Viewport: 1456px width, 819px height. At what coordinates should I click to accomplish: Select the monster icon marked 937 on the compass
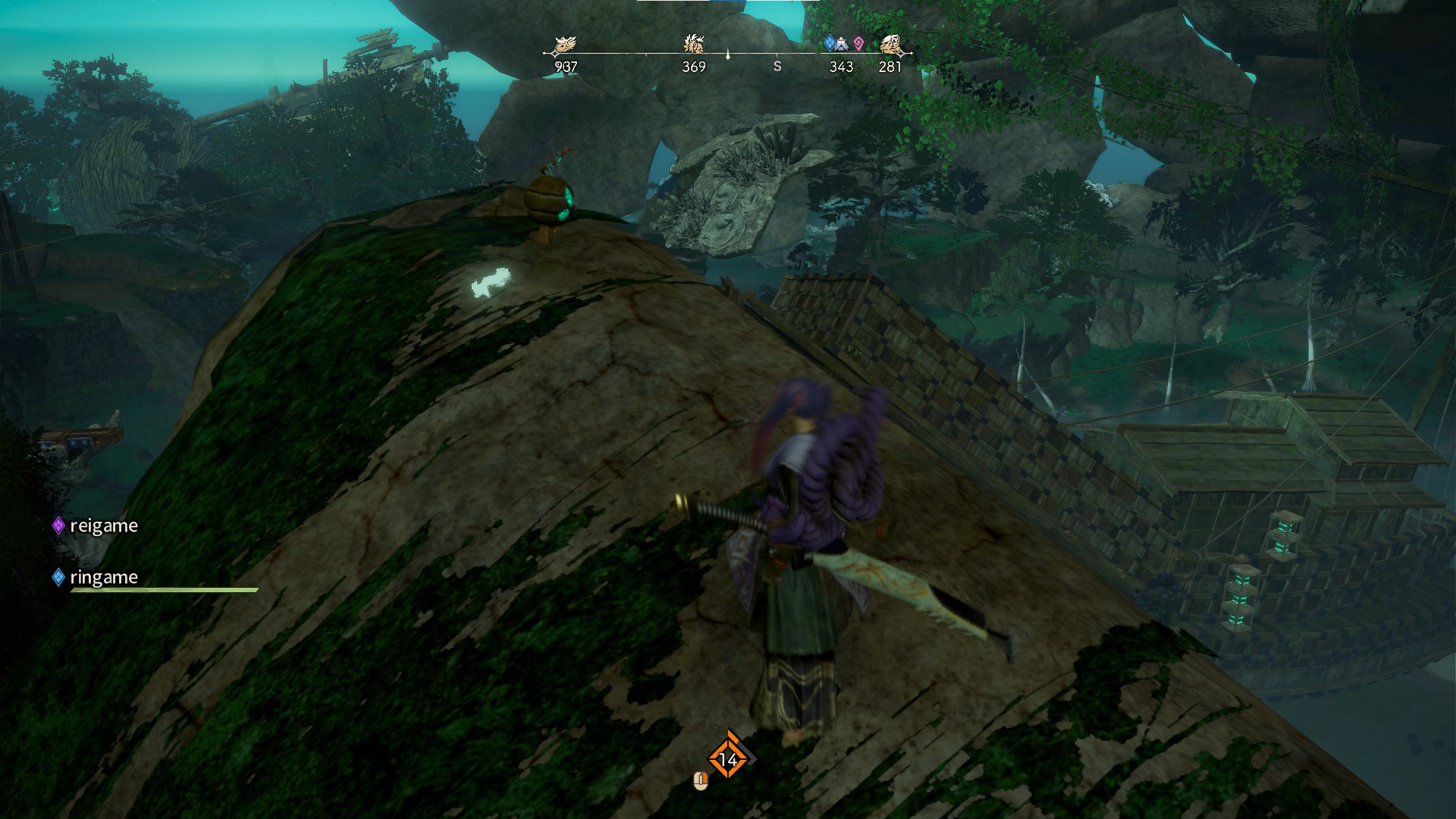565,45
